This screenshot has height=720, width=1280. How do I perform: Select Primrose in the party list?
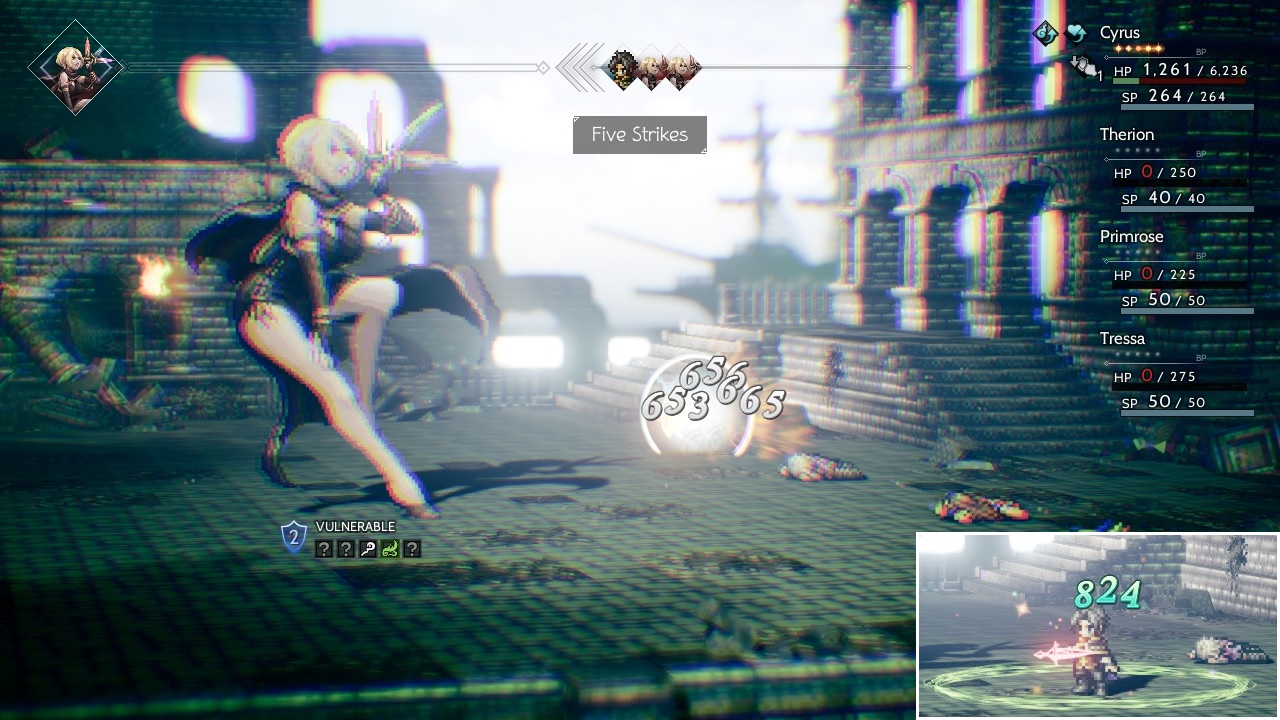pos(1131,237)
